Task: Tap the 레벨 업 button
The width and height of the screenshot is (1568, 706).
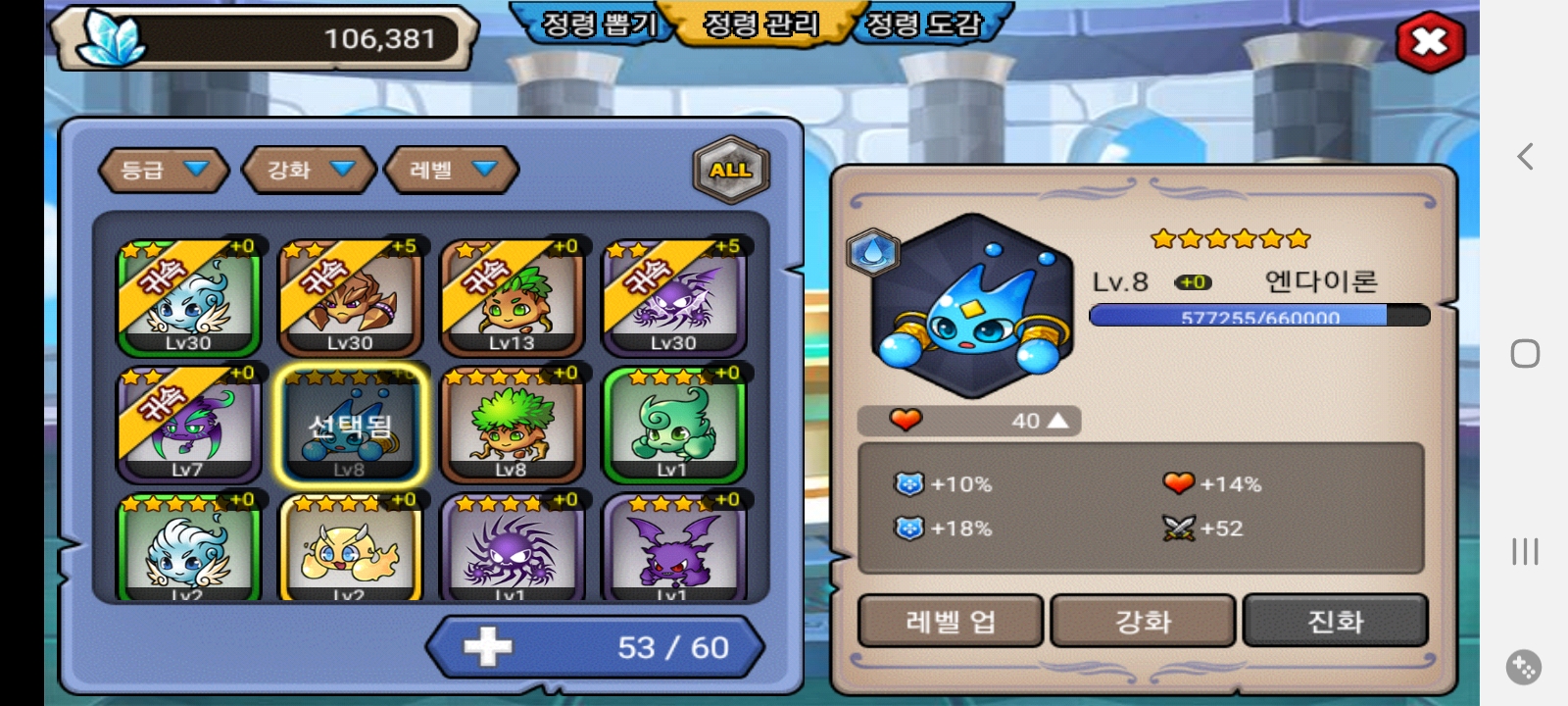Action: 950,621
